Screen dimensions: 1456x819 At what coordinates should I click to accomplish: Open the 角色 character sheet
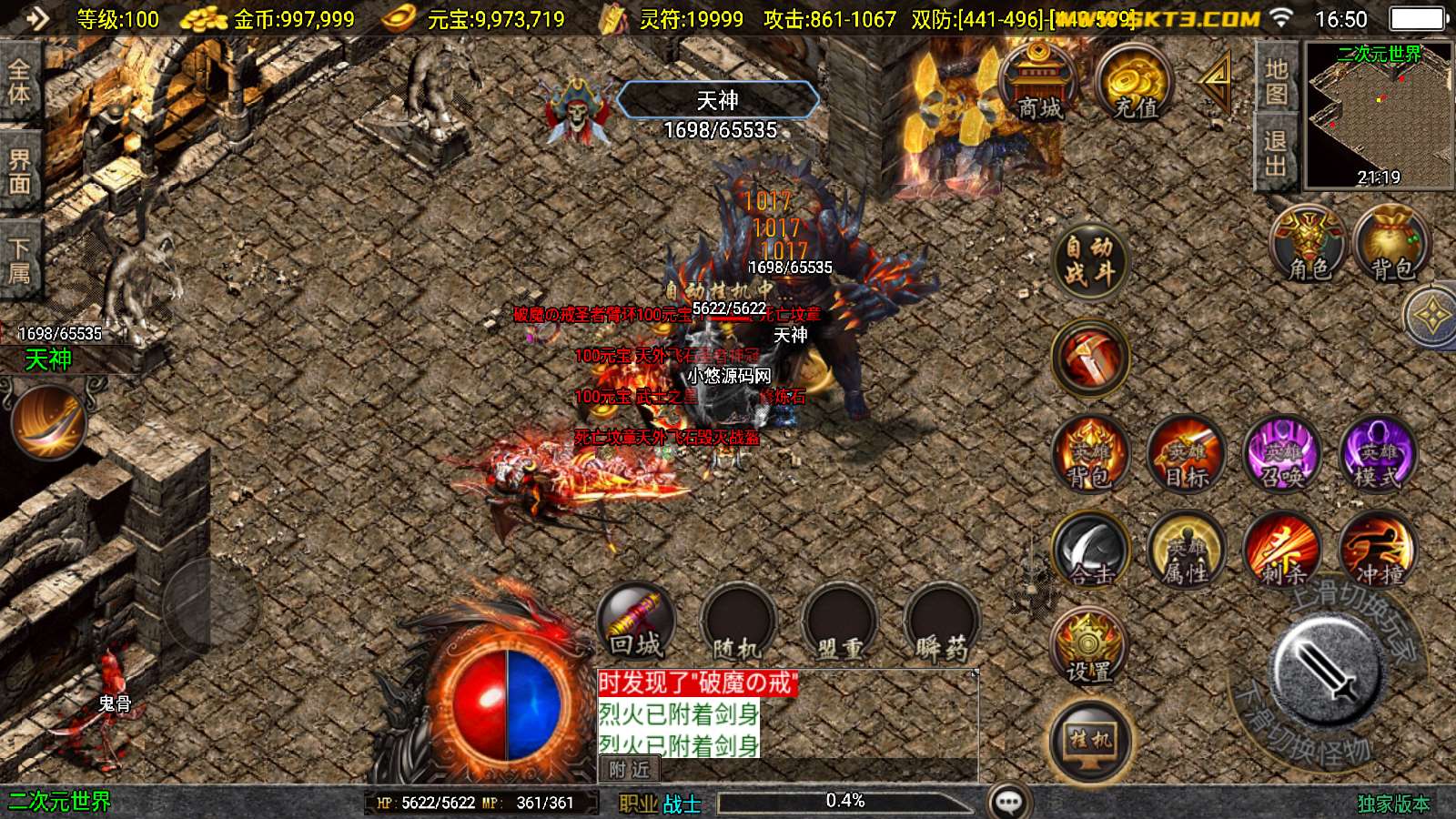coord(1309,244)
